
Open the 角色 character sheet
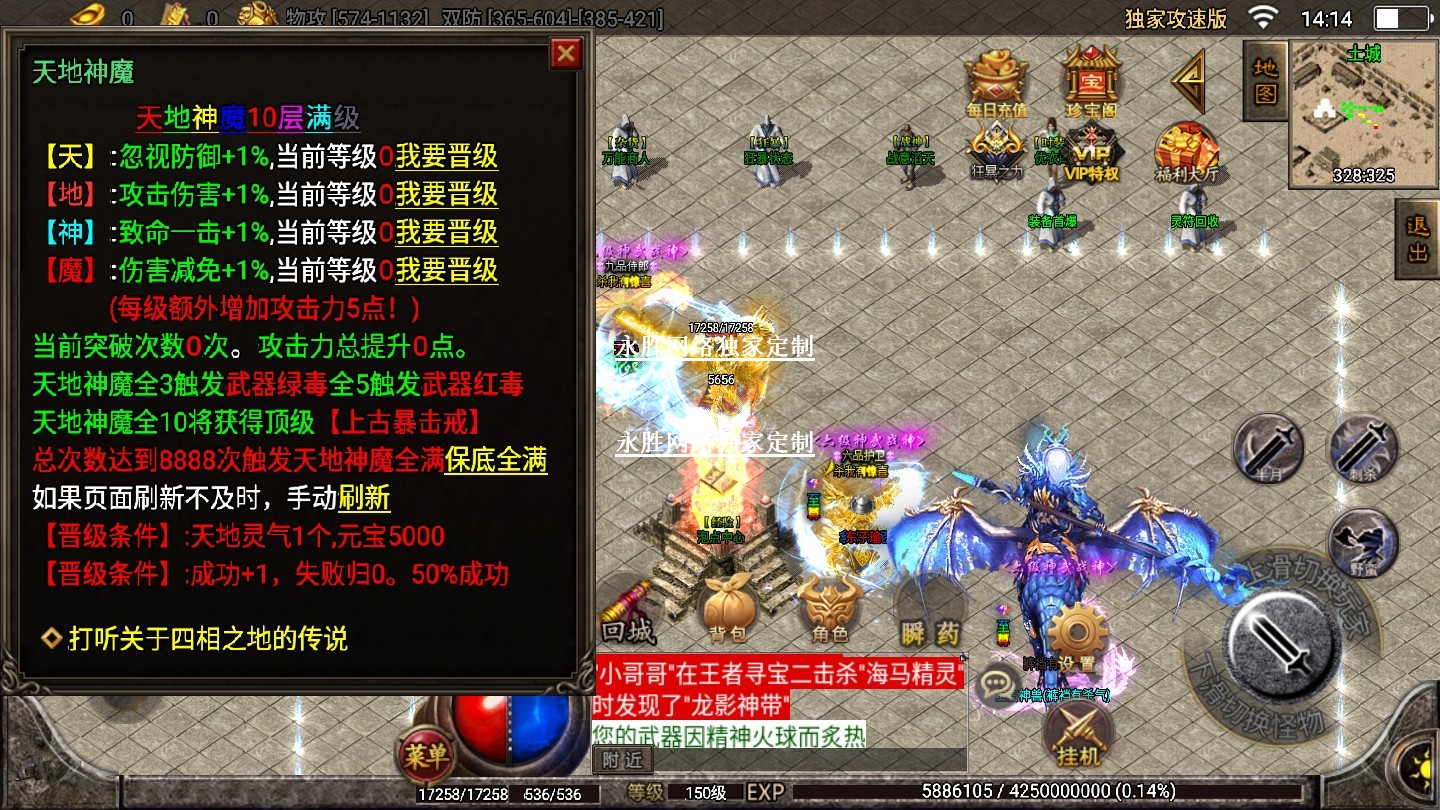pyautogui.click(x=830, y=610)
